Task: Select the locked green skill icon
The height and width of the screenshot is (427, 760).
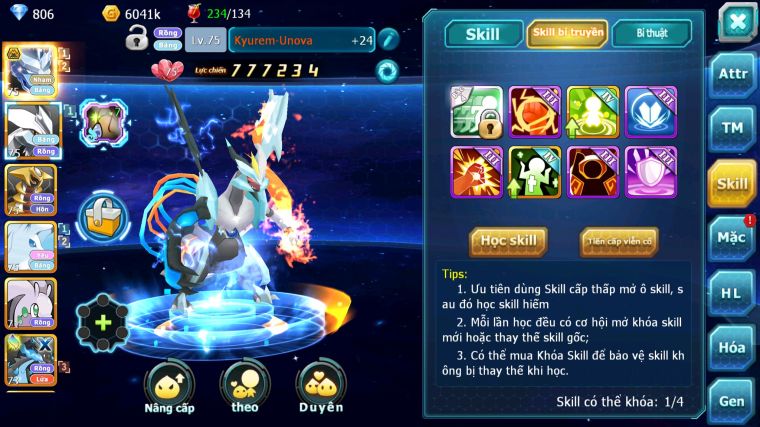Action: coord(476,112)
